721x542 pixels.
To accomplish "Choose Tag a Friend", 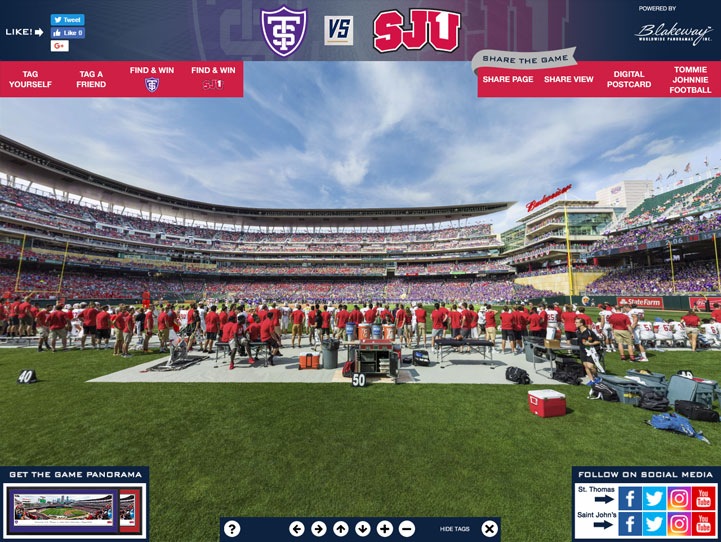I will [91, 79].
